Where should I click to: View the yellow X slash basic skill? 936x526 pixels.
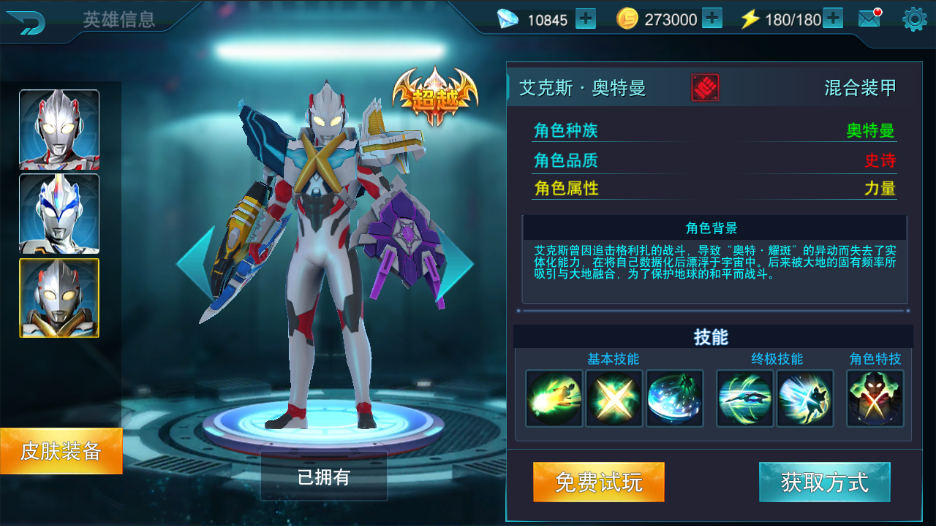click(614, 398)
